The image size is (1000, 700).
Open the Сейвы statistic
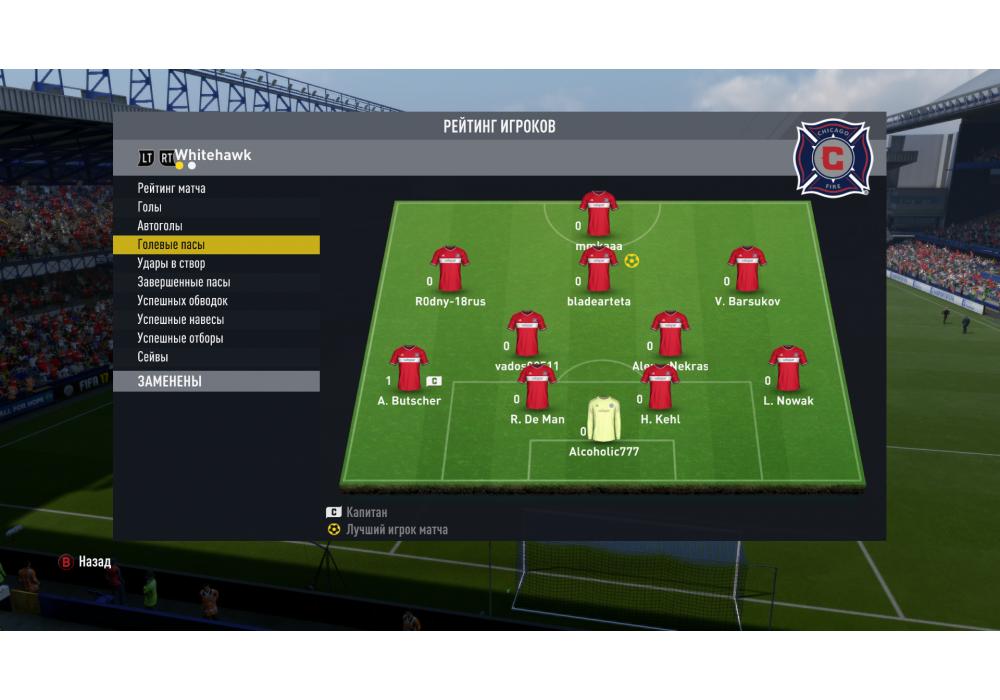[x=153, y=357]
